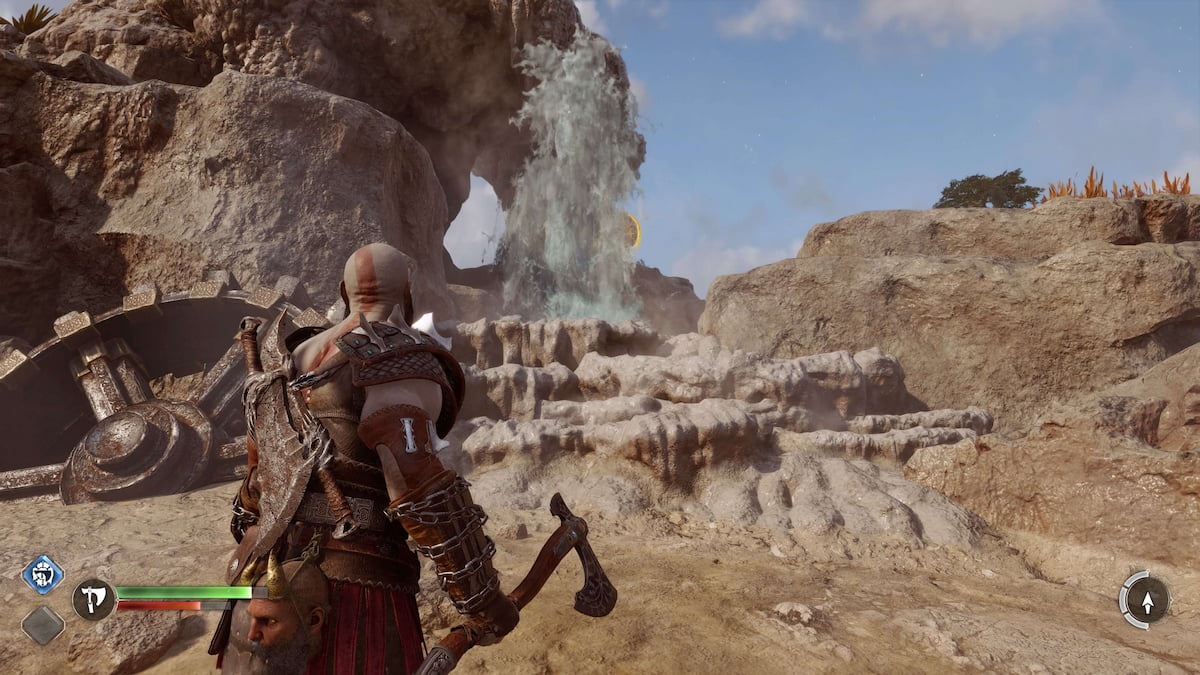The height and width of the screenshot is (675, 1200).
Task: Select the empty gray diamond slot
Action: [x=43, y=625]
